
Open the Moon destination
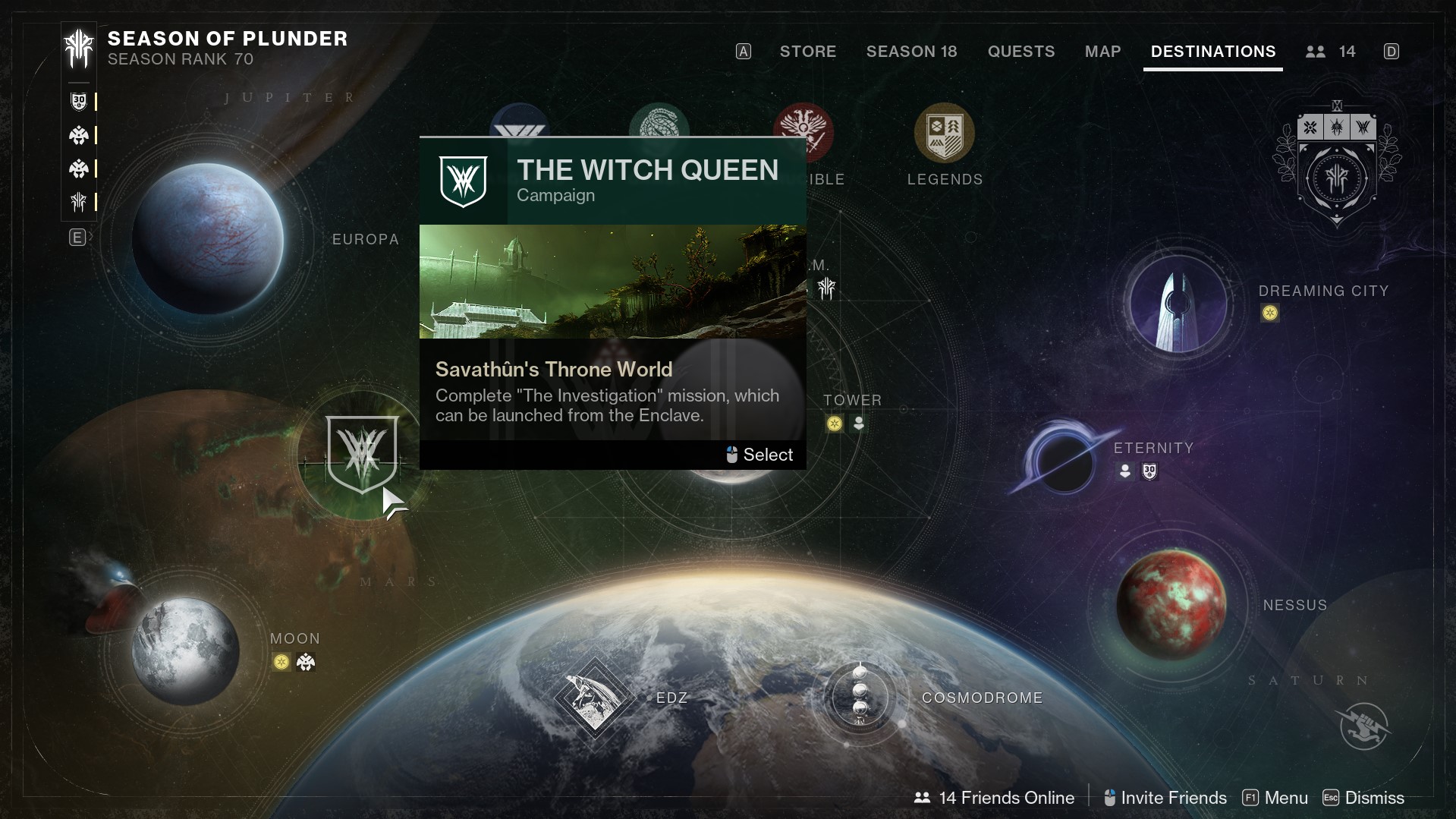click(x=185, y=650)
